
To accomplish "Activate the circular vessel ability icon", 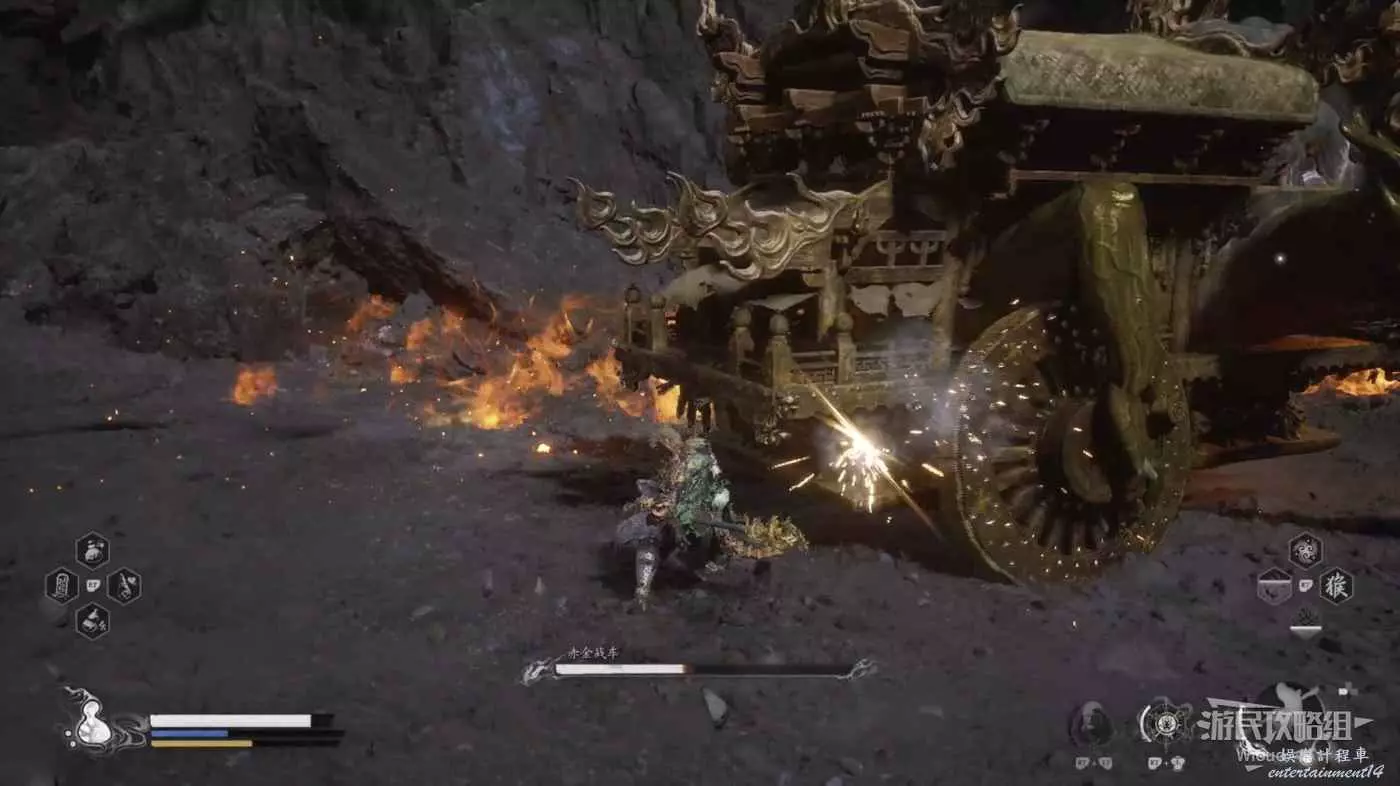I will click(x=1164, y=722).
